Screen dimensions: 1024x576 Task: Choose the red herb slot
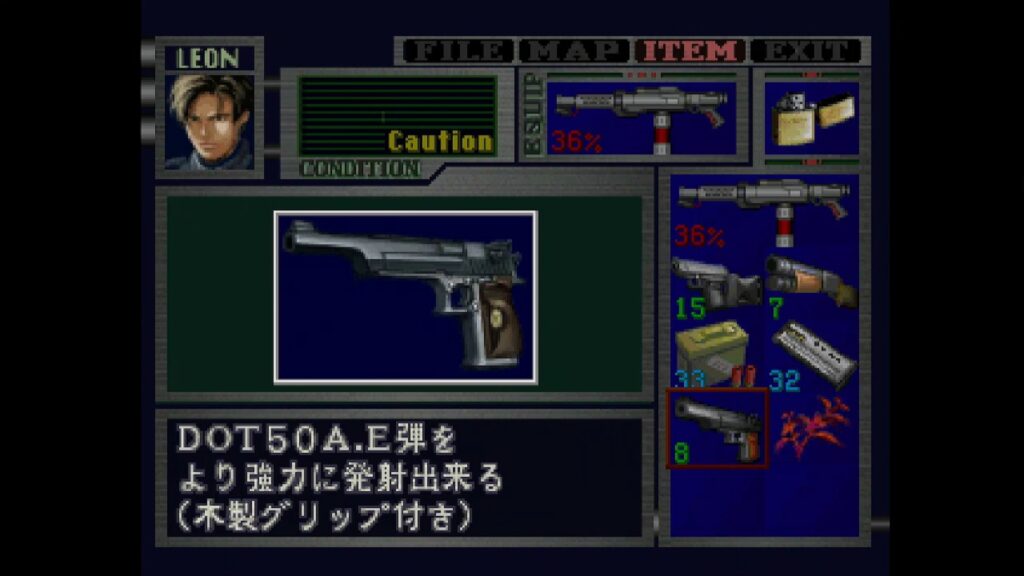click(x=810, y=427)
